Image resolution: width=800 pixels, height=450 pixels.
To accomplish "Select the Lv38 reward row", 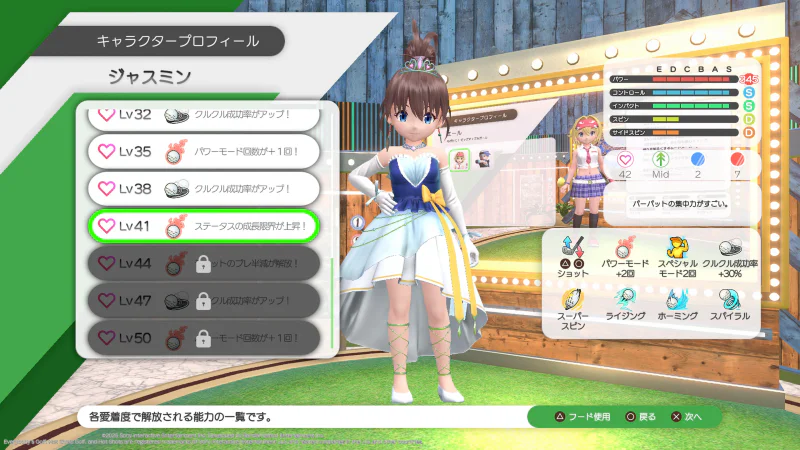I will (203, 188).
